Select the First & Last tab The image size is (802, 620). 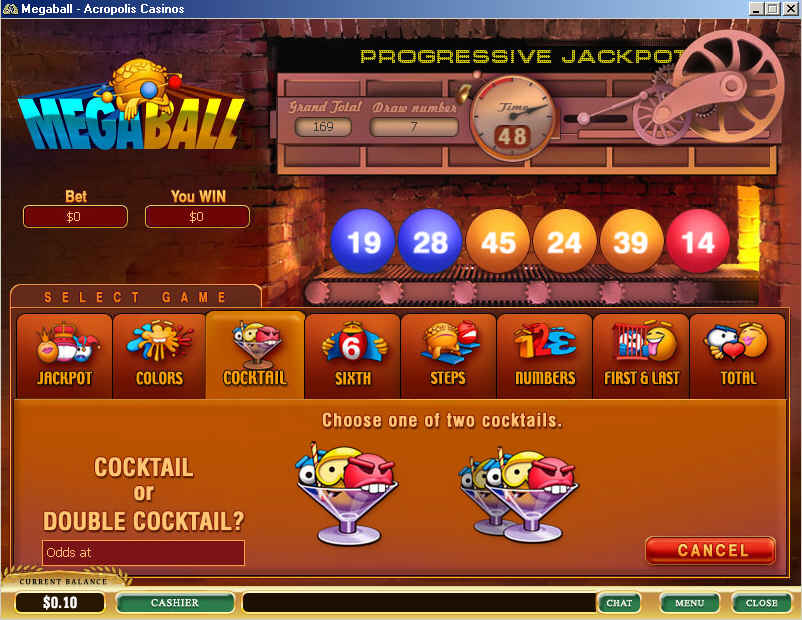pos(641,355)
